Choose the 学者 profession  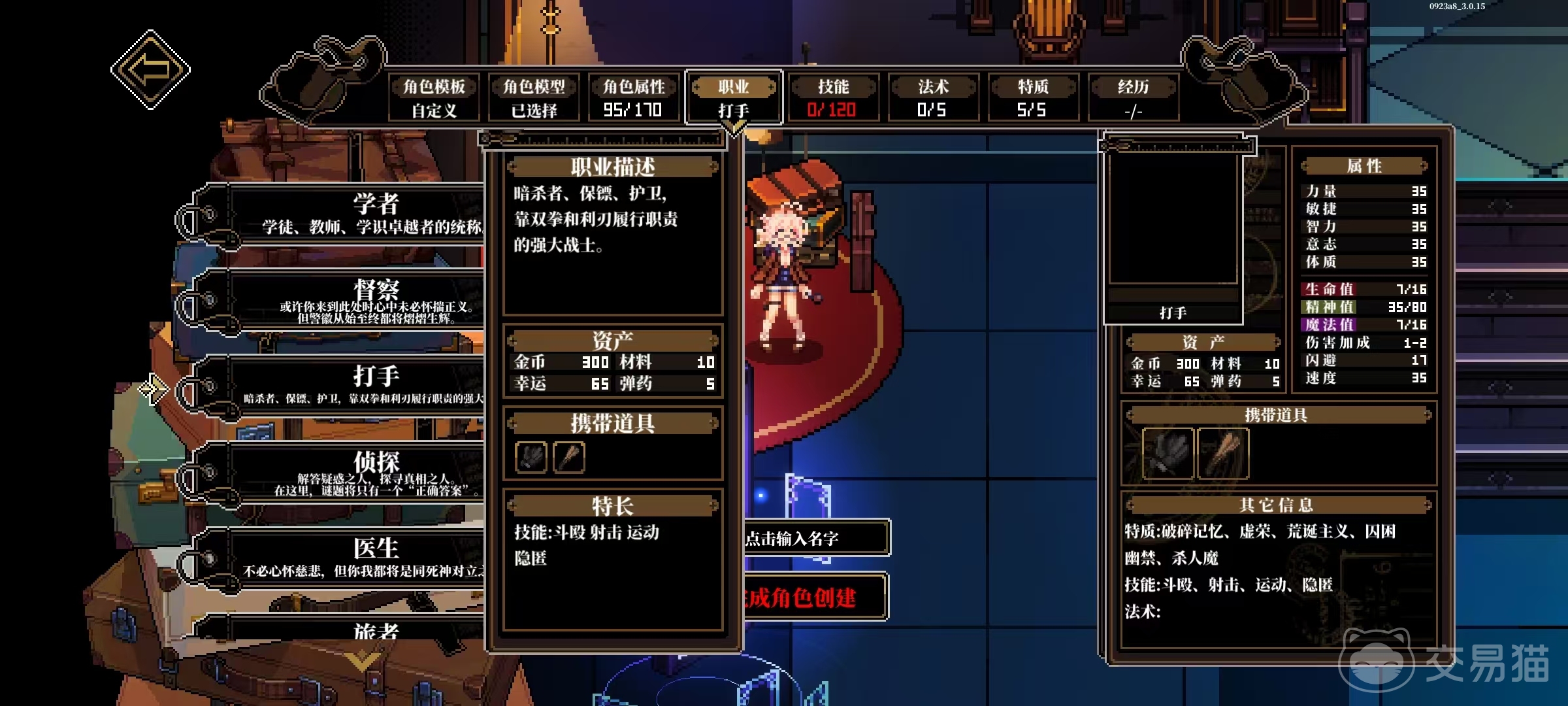(x=366, y=214)
